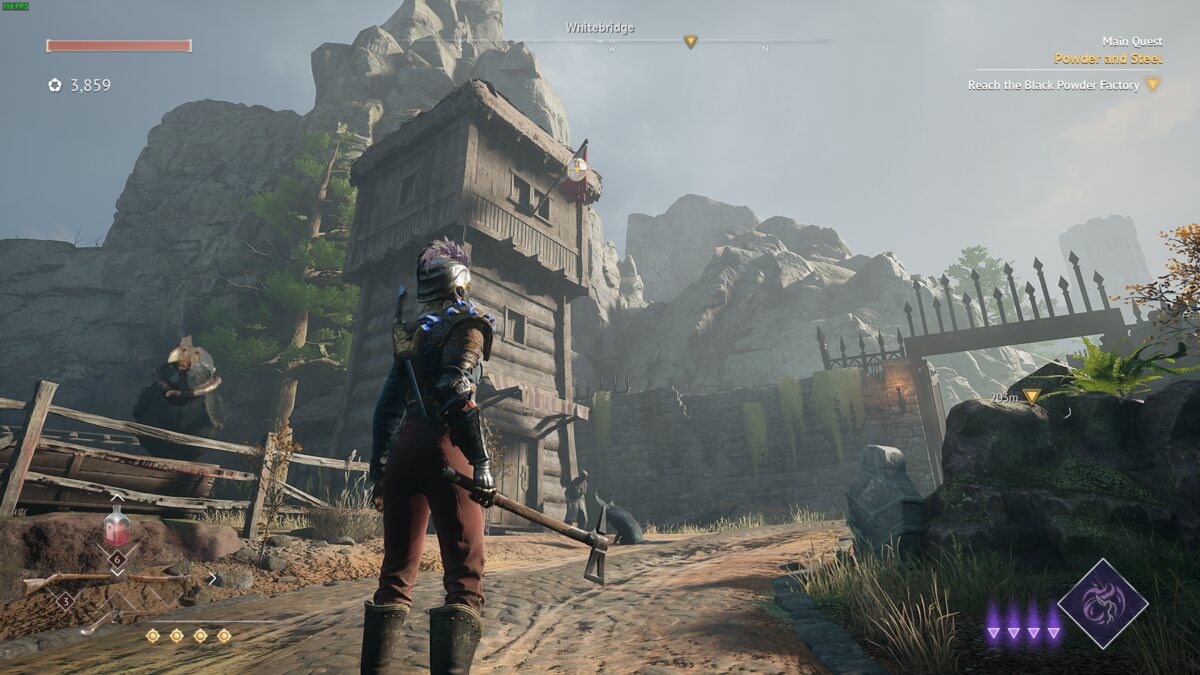Select the Whitebridge compass bar
This screenshot has width=1200, height=675.
[600, 41]
